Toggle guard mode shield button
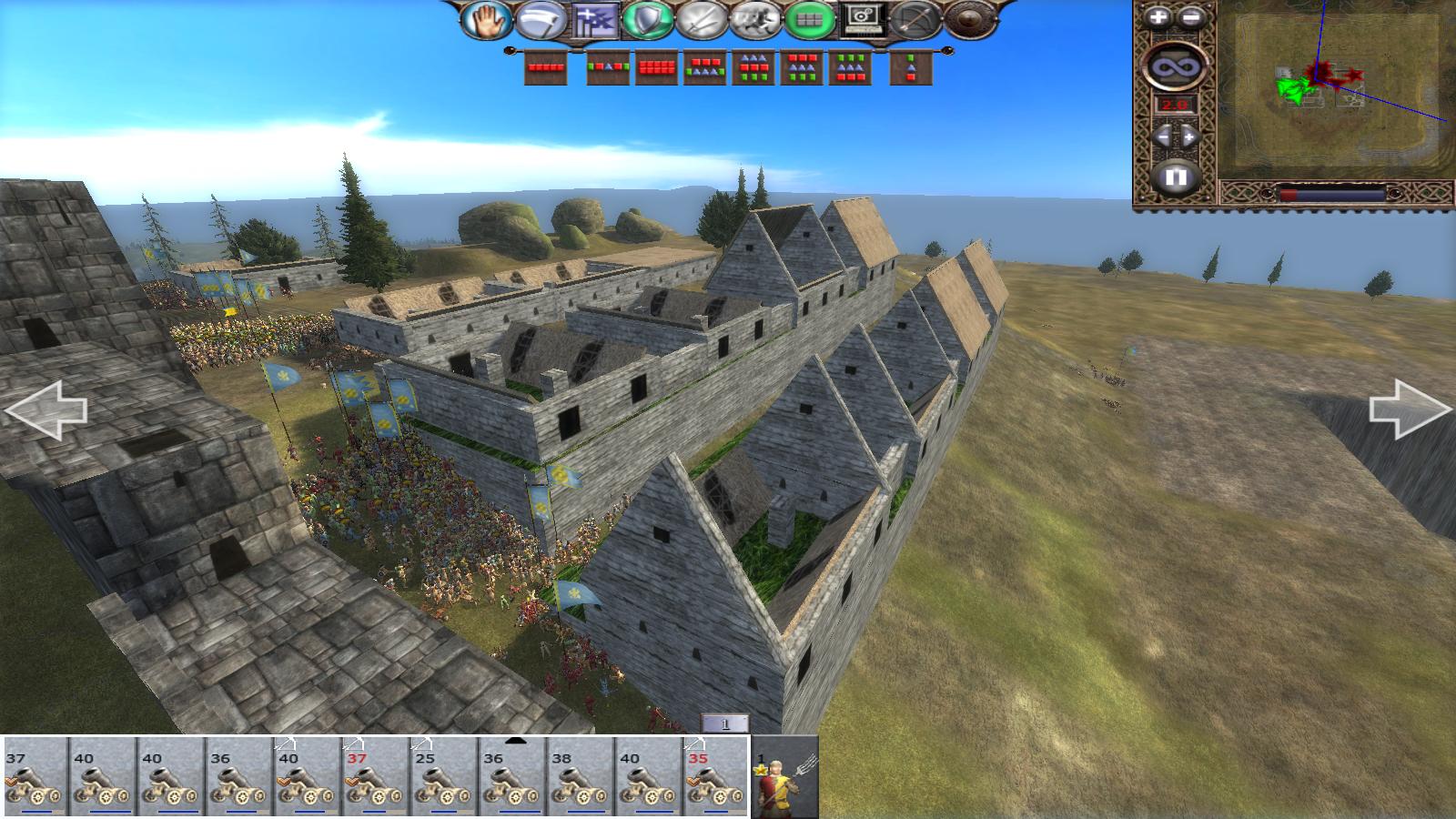Viewport: 1456px width, 819px height. [647, 20]
